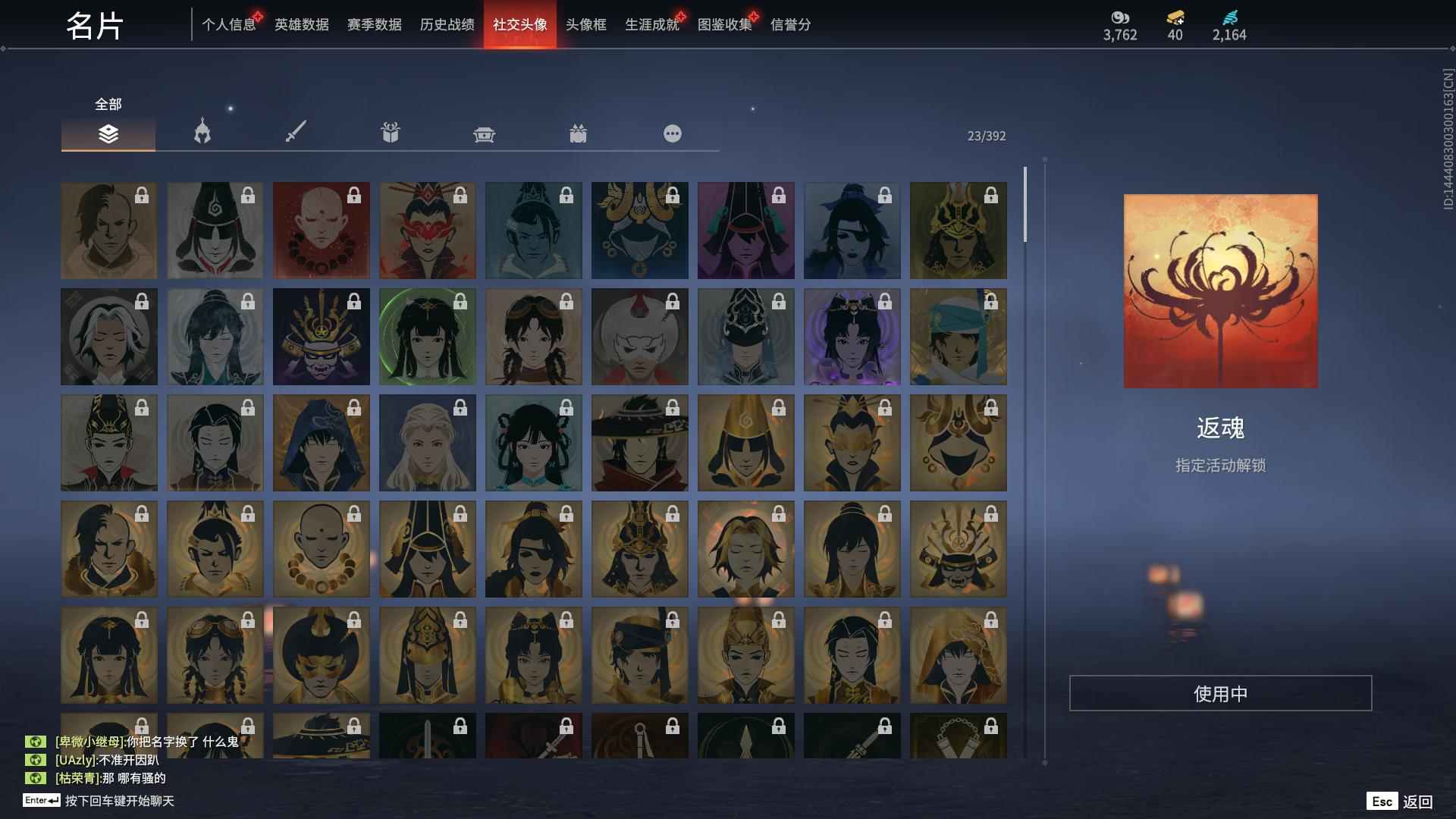The height and width of the screenshot is (819, 1456).
Task: Click the 使用中 button
Action: pyautogui.click(x=1221, y=692)
